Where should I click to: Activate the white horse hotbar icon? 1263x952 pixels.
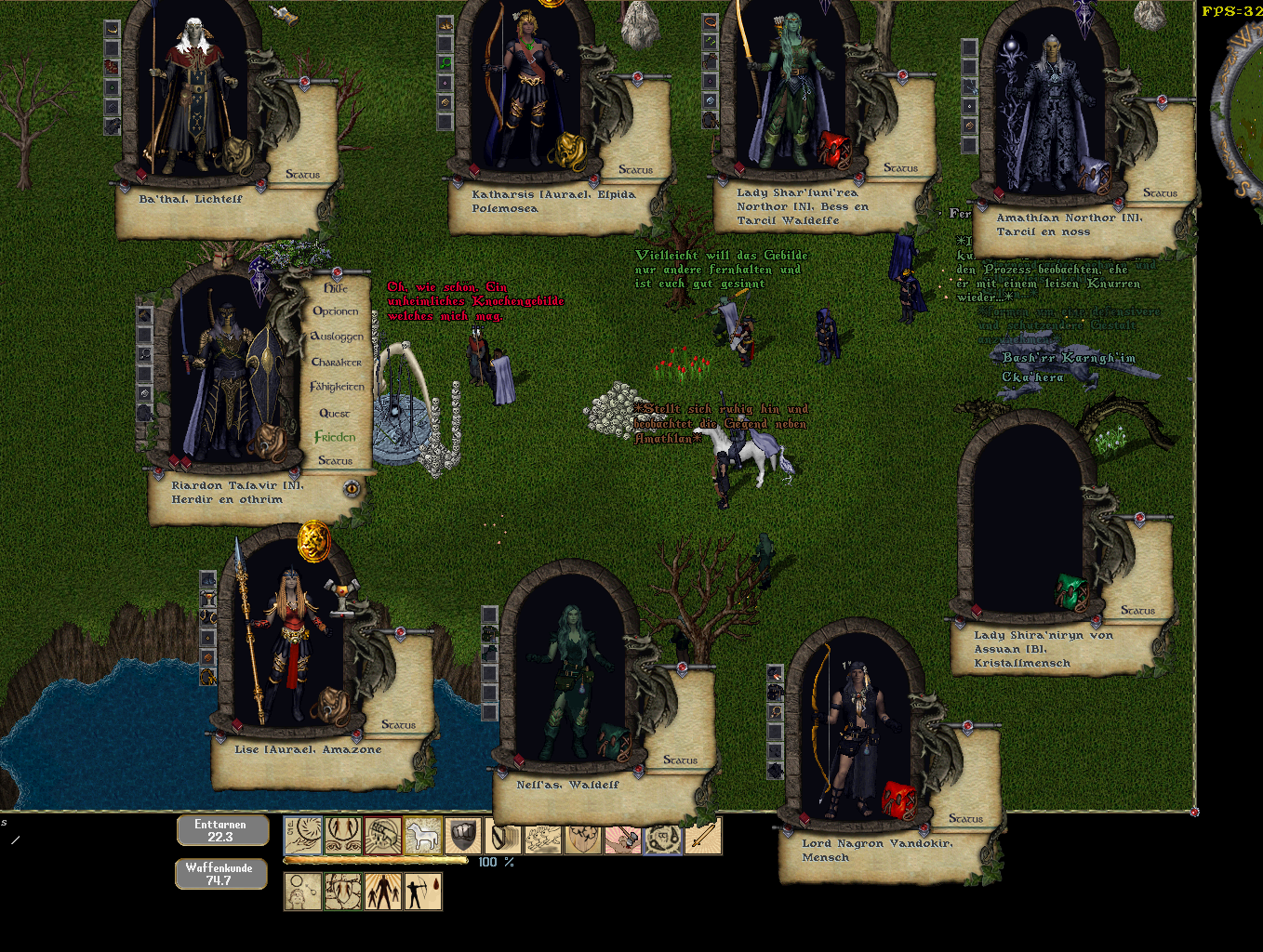pos(422,836)
